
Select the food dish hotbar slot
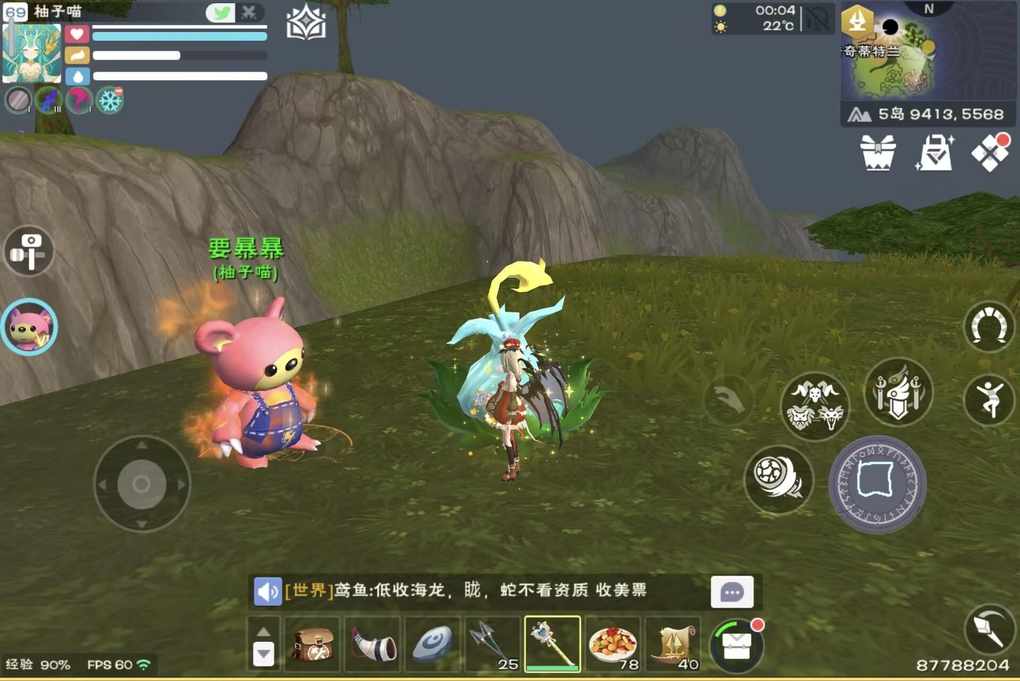click(612, 644)
